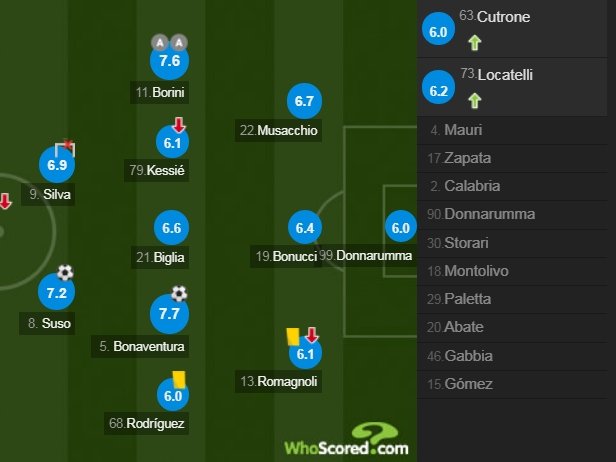This screenshot has height=462, width=616.
Task: Click Gómez at the bottom of the bench
Action: [x=516, y=384]
